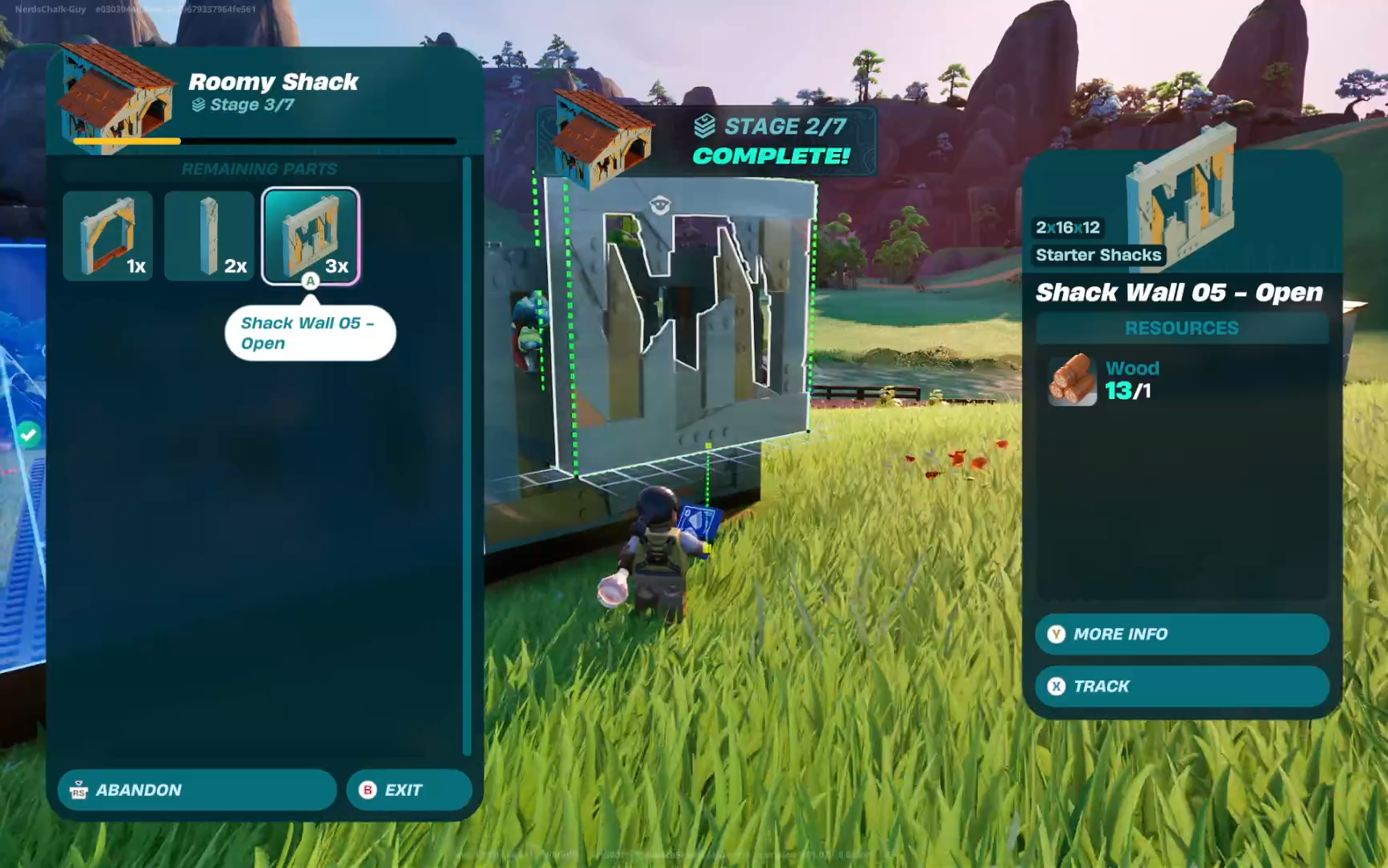Select the Shack Wall 05 Open part
The width and height of the screenshot is (1388, 868).
point(311,236)
